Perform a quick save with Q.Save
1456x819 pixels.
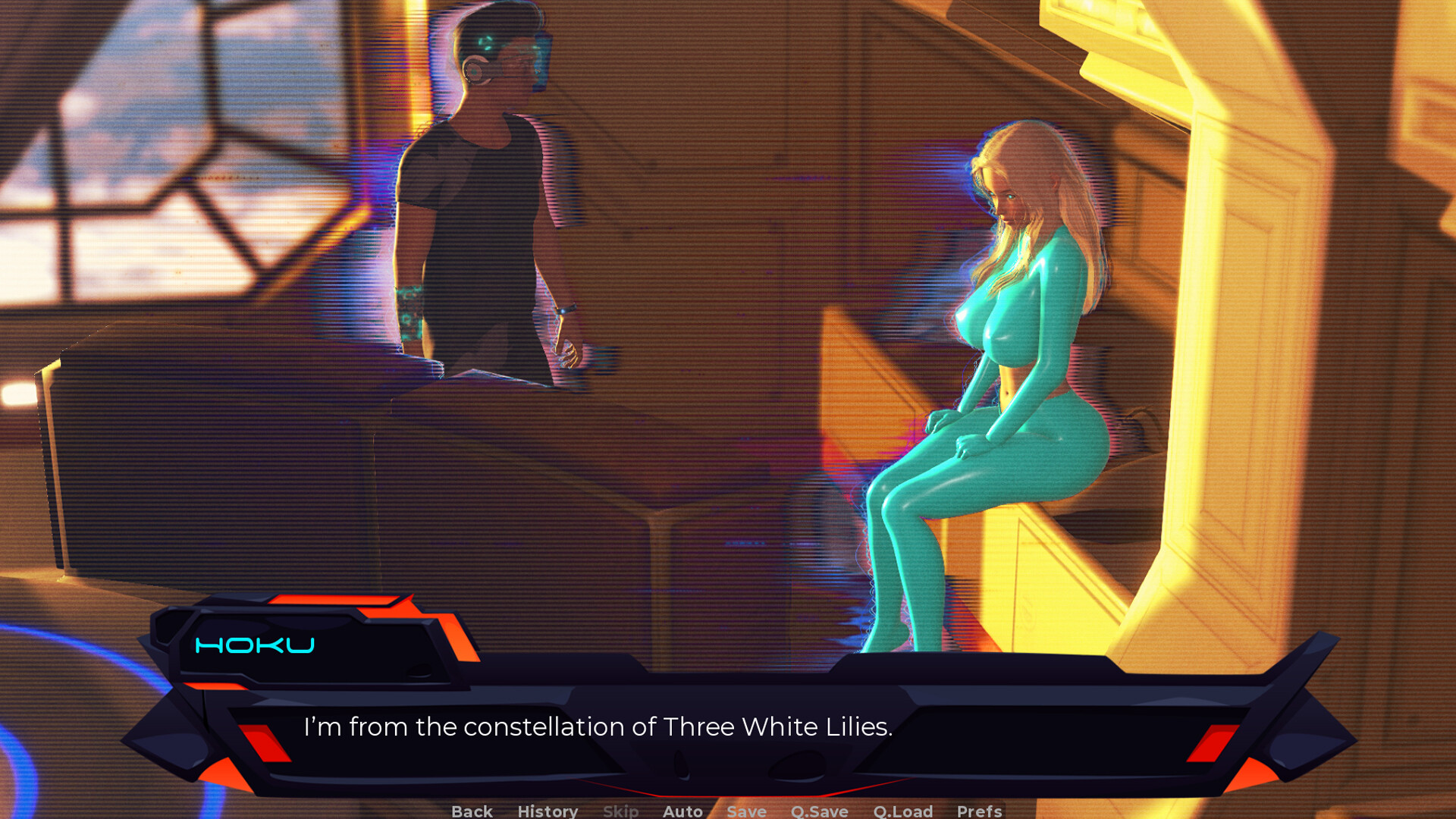click(819, 811)
